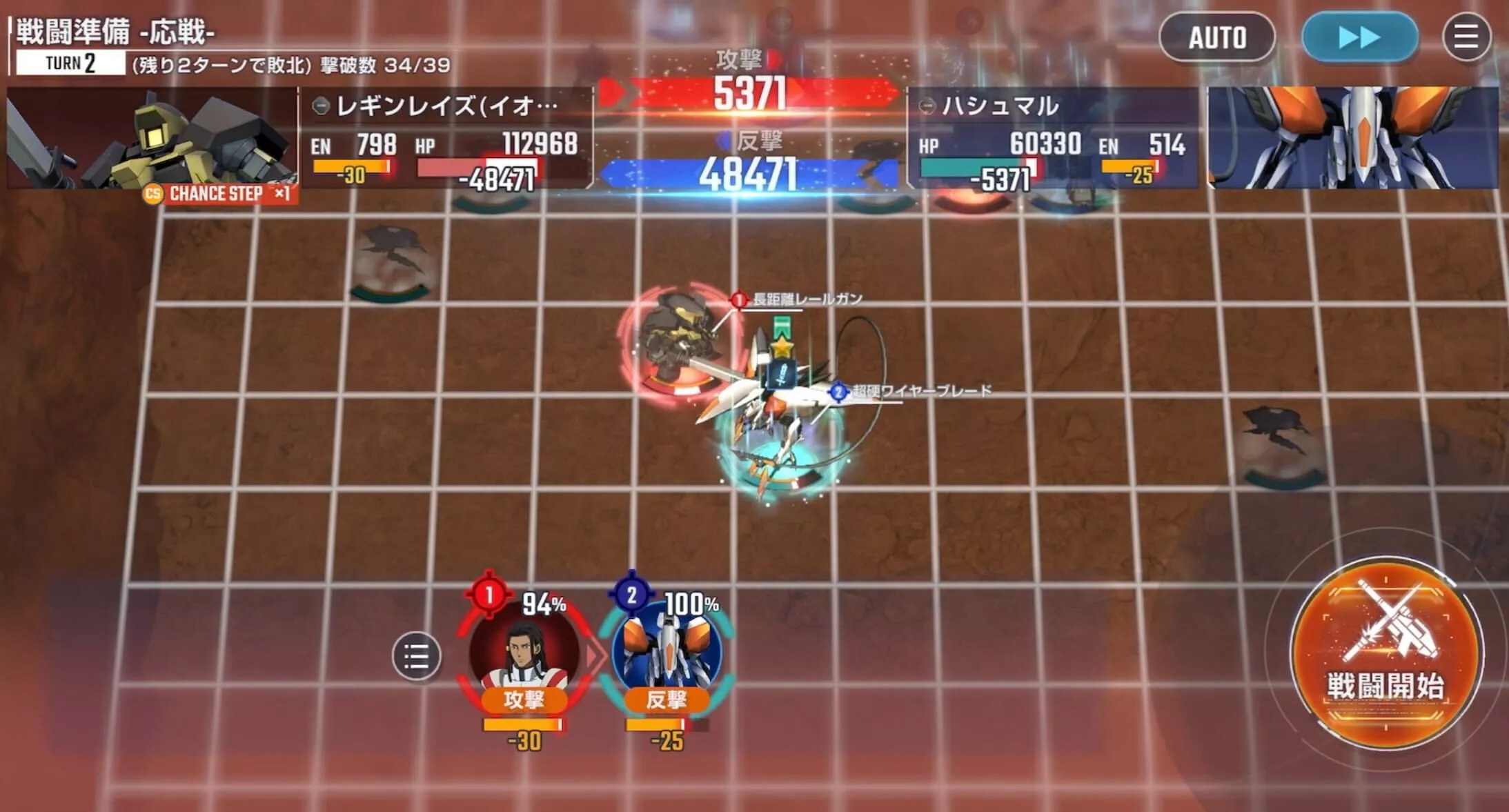Tap the blue fast-forward speed icon
The width and height of the screenshot is (1509, 812).
click(x=1358, y=38)
